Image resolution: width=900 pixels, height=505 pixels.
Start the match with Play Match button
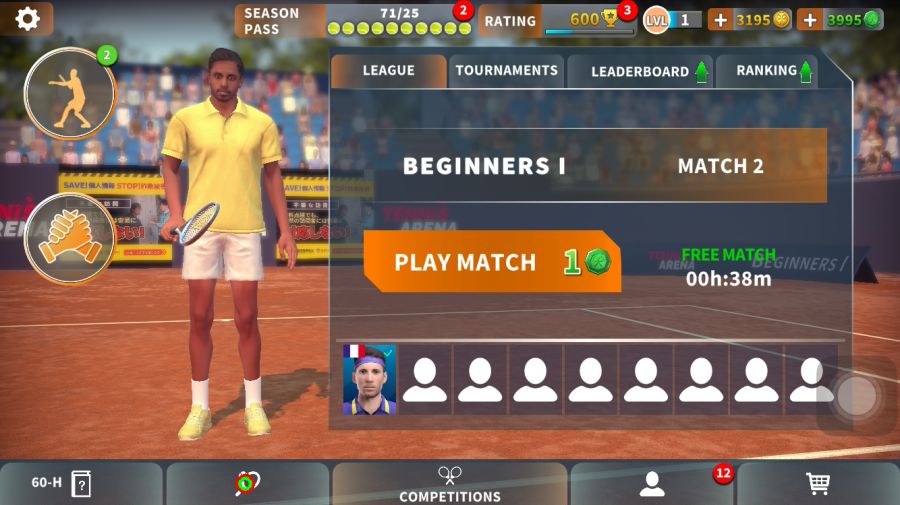491,262
